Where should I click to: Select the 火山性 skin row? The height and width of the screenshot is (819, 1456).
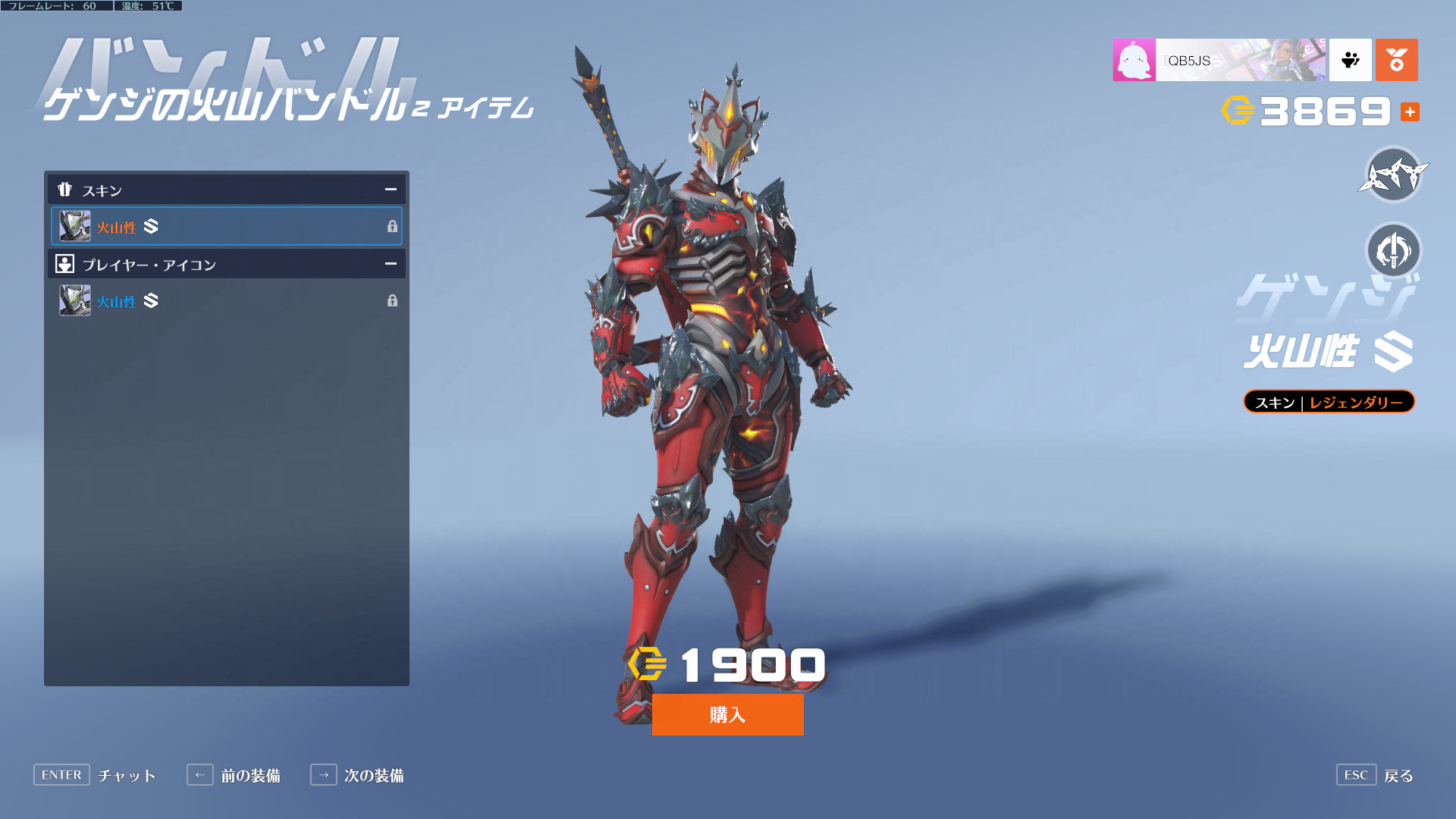pos(226,226)
